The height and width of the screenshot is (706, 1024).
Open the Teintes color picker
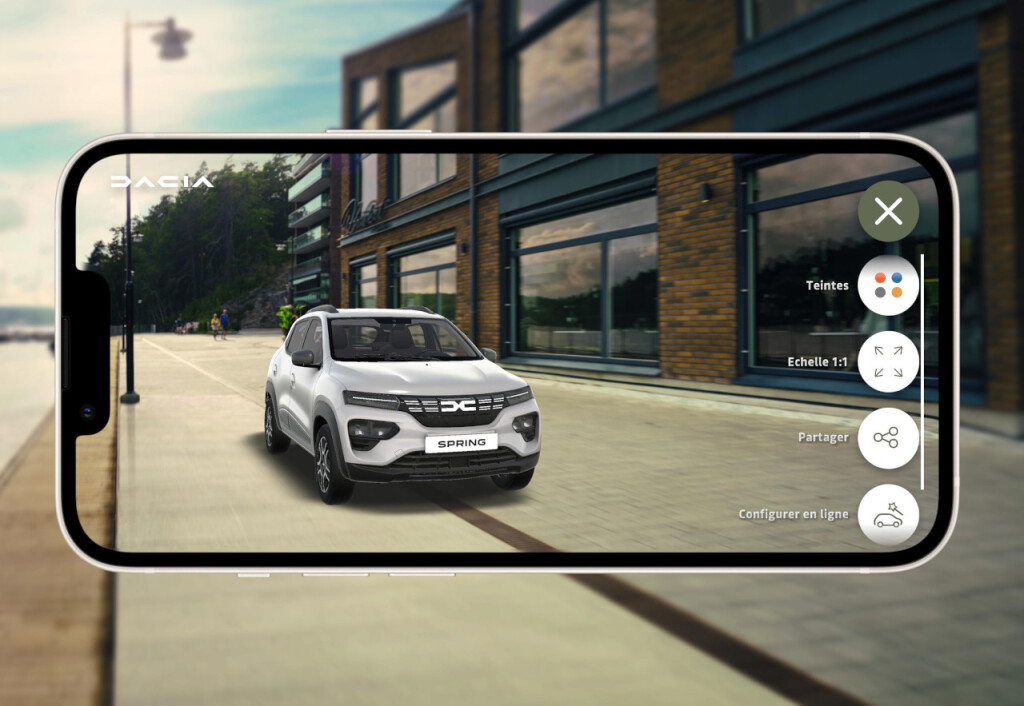(x=888, y=285)
